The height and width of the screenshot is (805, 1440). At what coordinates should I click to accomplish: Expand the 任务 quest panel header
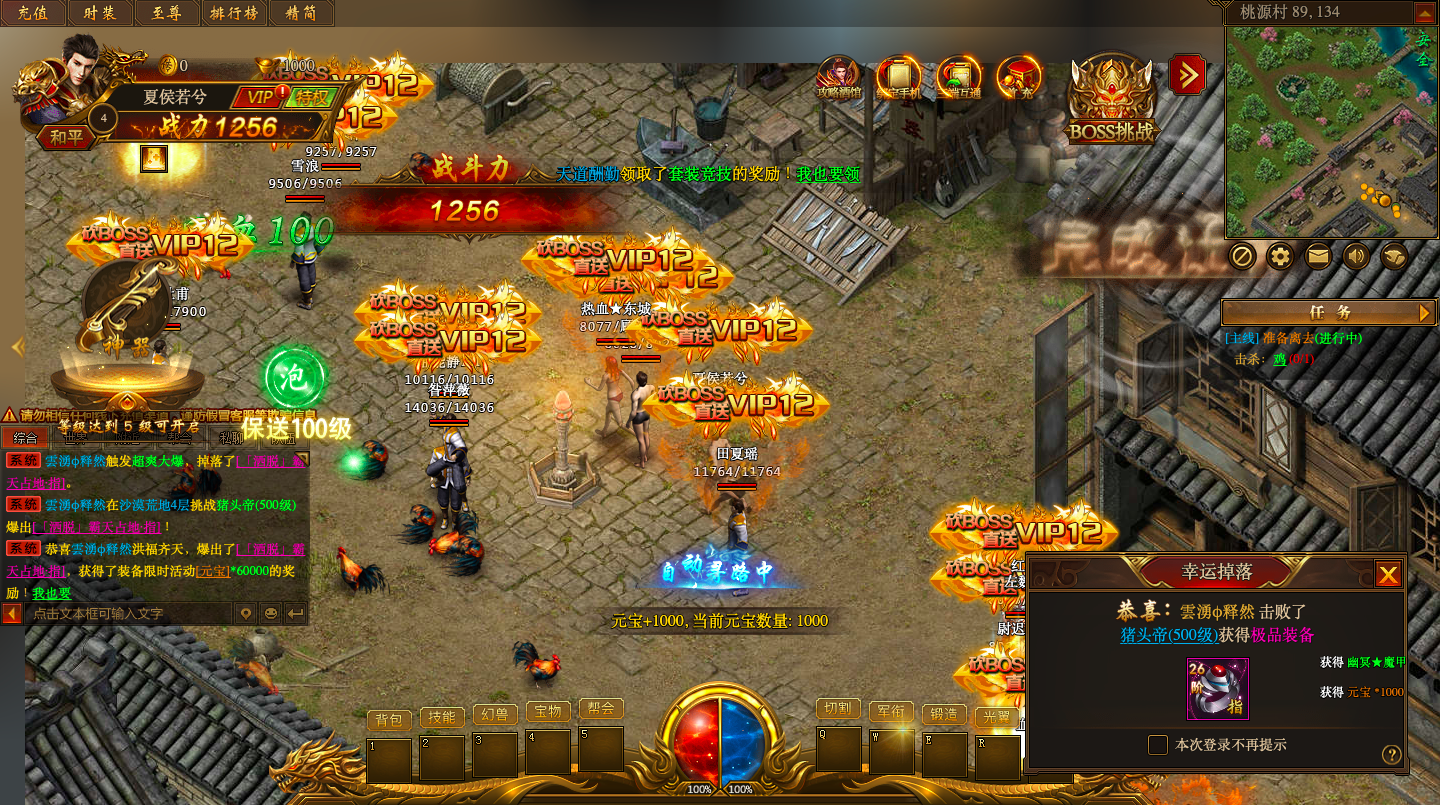click(1329, 313)
